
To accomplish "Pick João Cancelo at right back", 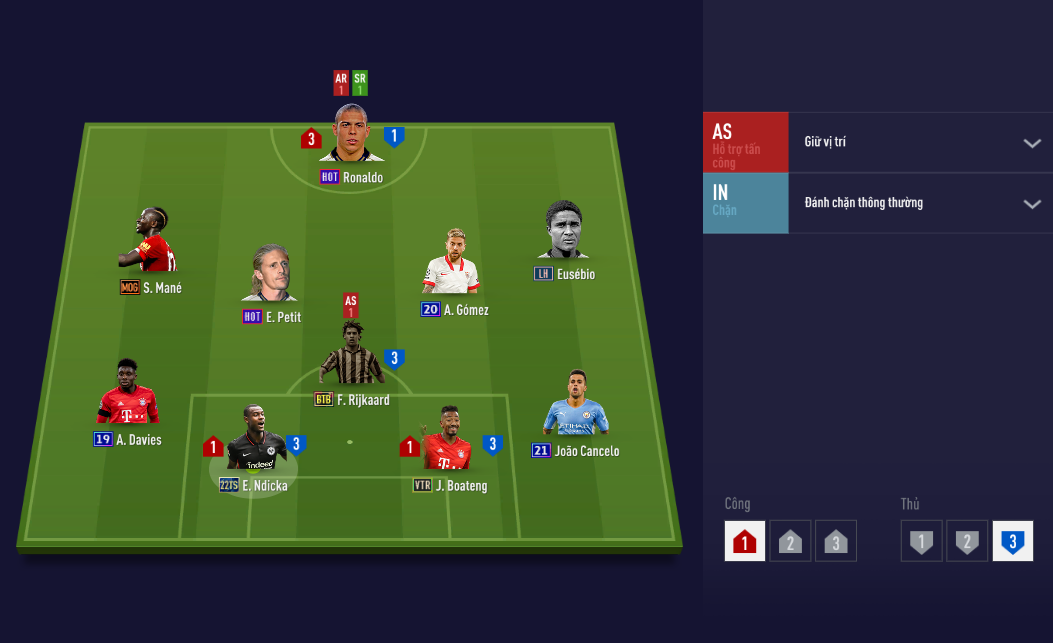I will (575, 405).
